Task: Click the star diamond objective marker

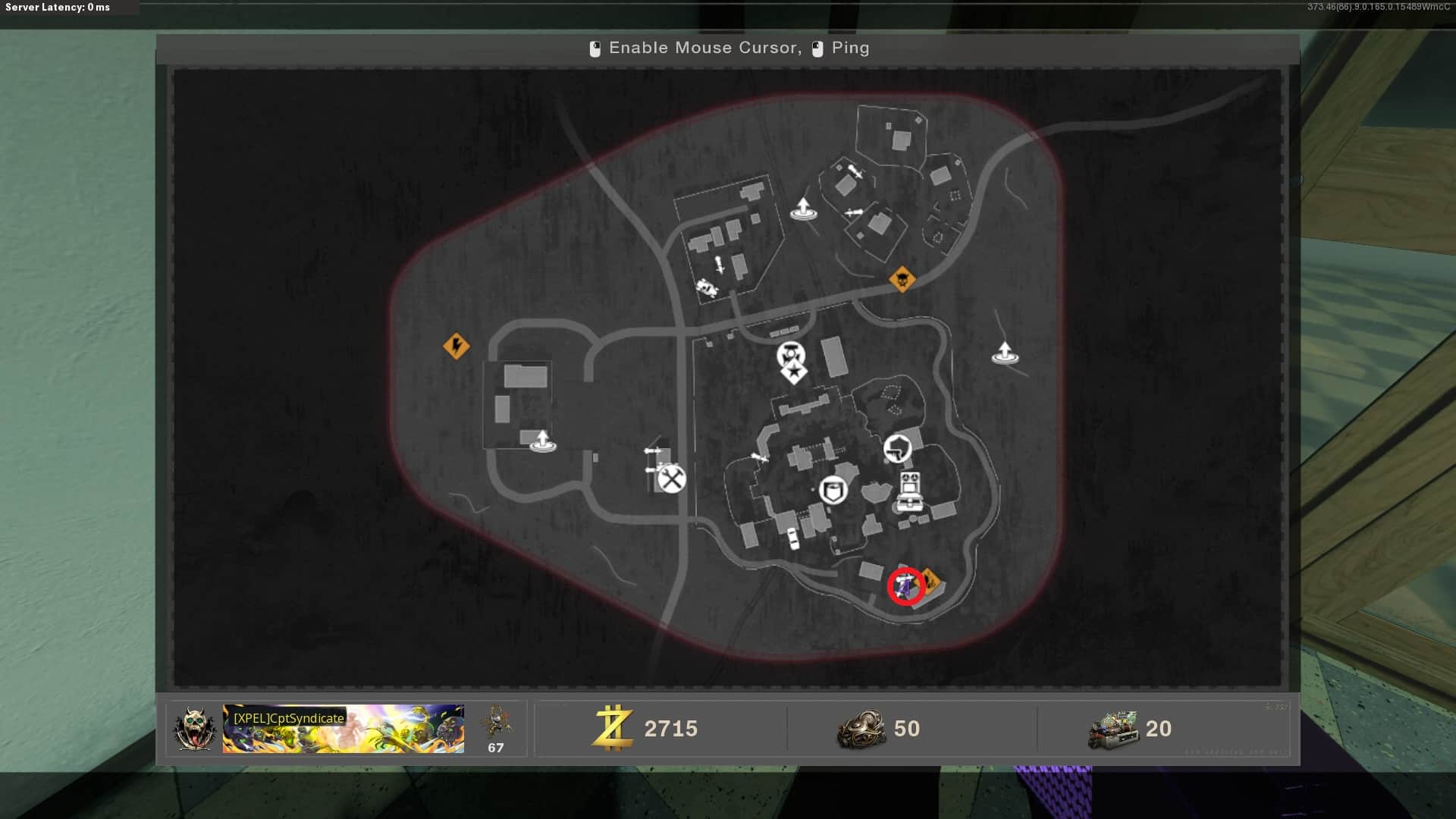Action: [793, 373]
